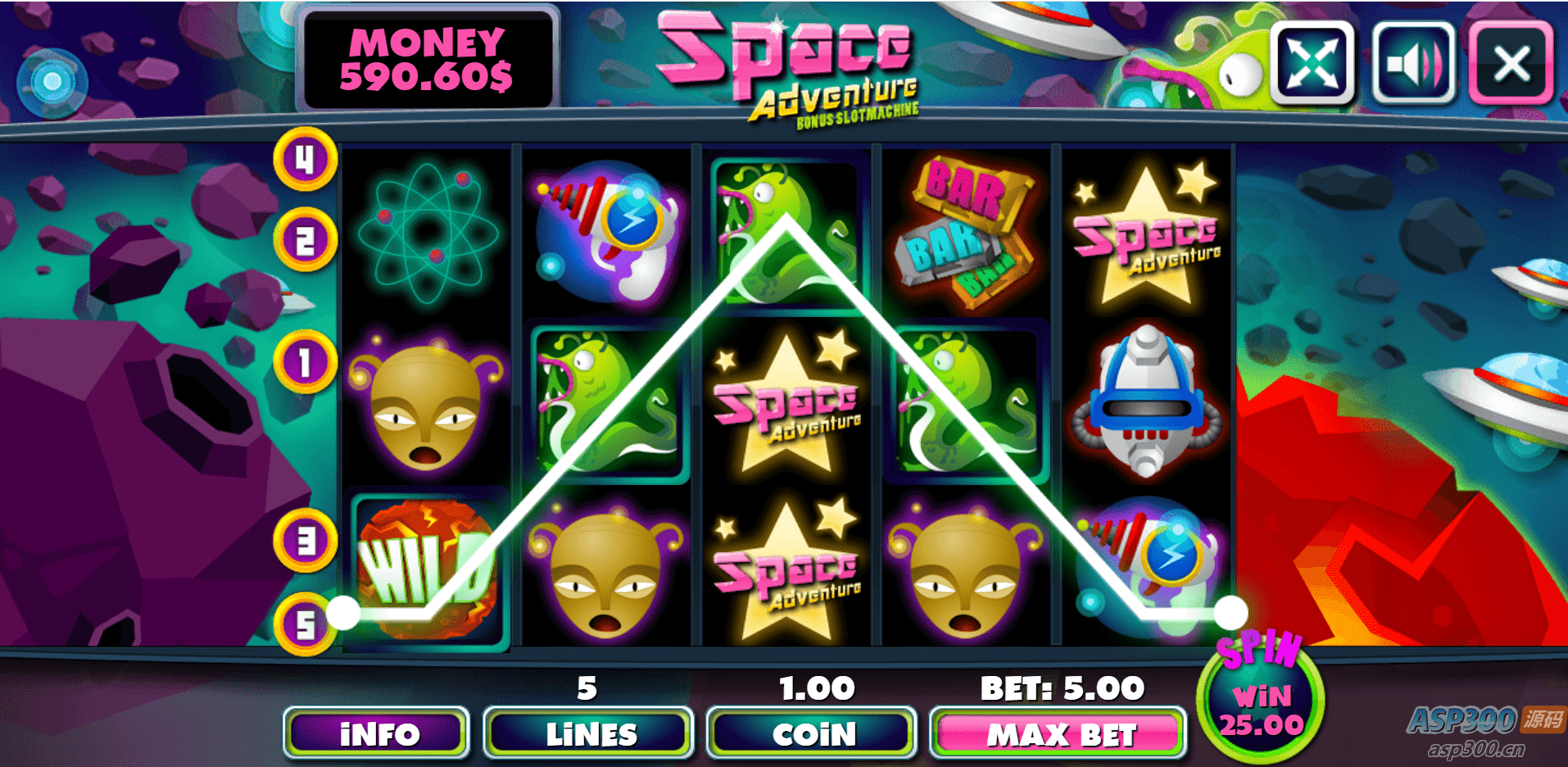
Task: Activate payline number 1 marker
Action: pyautogui.click(x=305, y=361)
